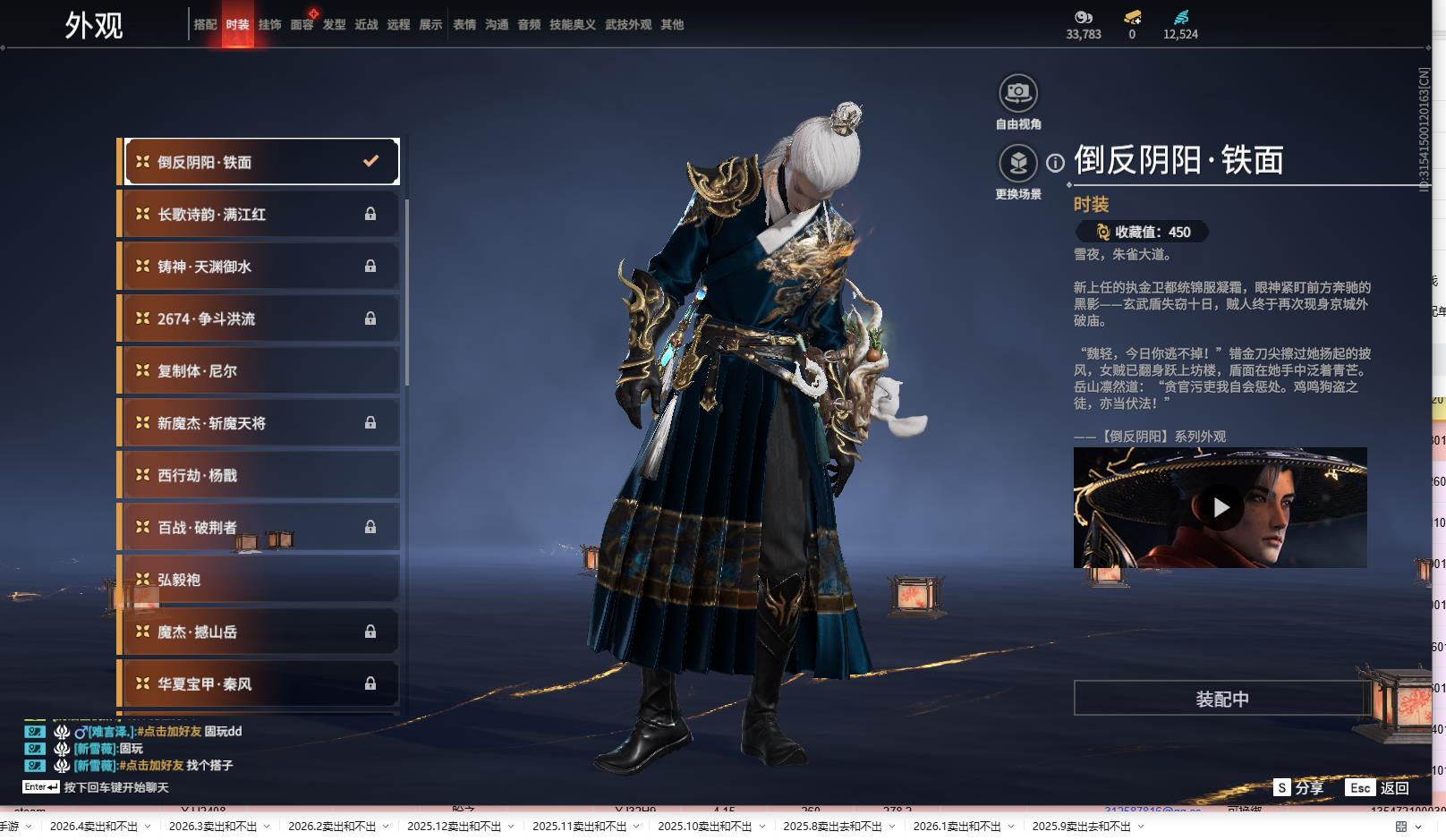The image size is (1446, 840).
Task: Pick the 复制体·尼尔 outfit row
Action: tap(259, 371)
